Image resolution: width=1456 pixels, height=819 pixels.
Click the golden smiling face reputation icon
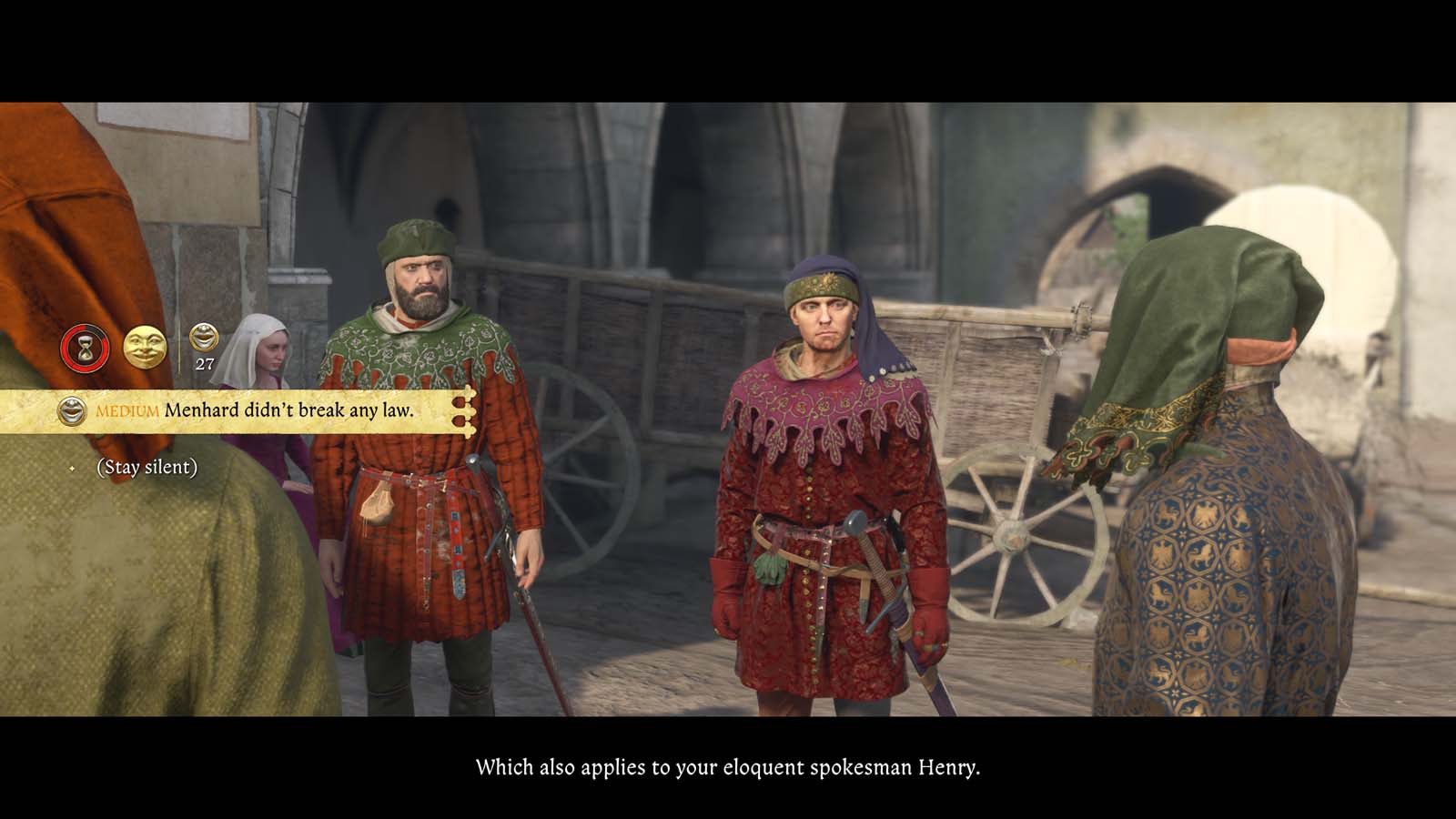coord(143,347)
